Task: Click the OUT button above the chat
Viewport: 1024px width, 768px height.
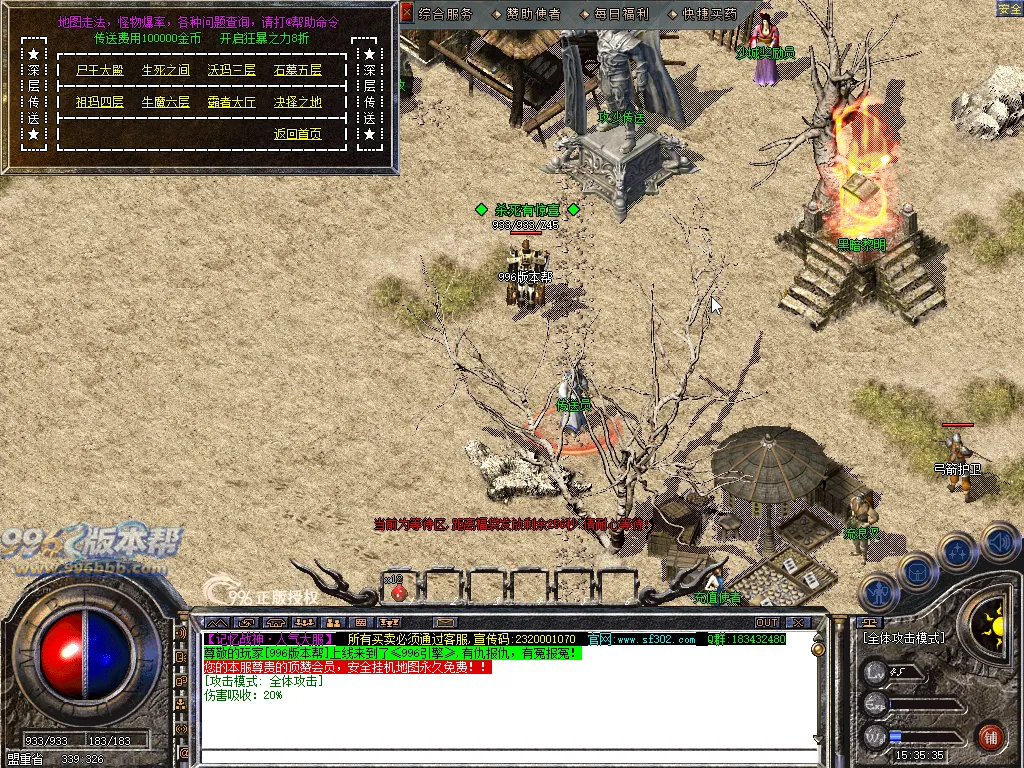Action: click(x=767, y=623)
